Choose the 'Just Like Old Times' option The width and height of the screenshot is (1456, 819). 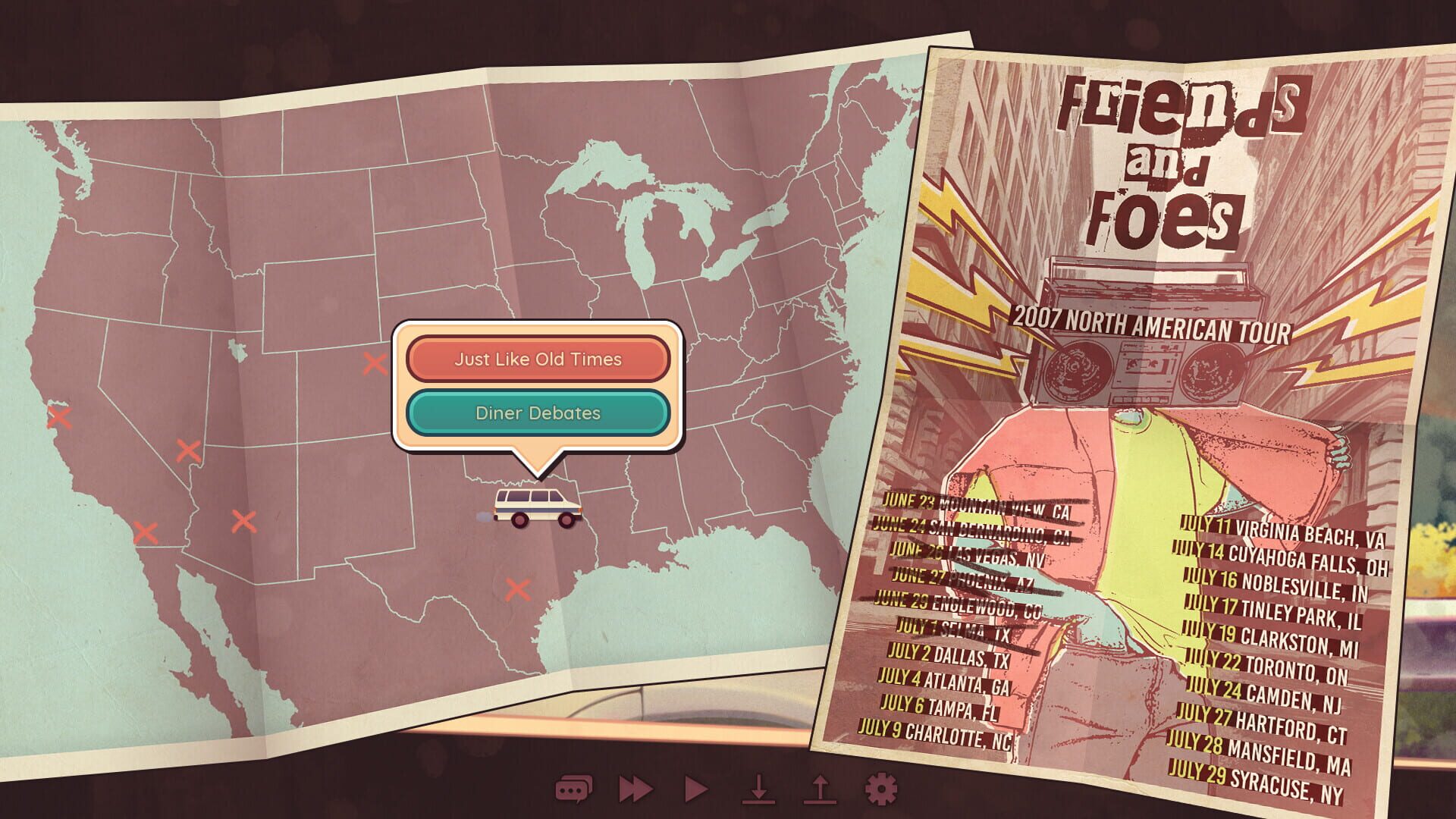click(x=538, y=359)
